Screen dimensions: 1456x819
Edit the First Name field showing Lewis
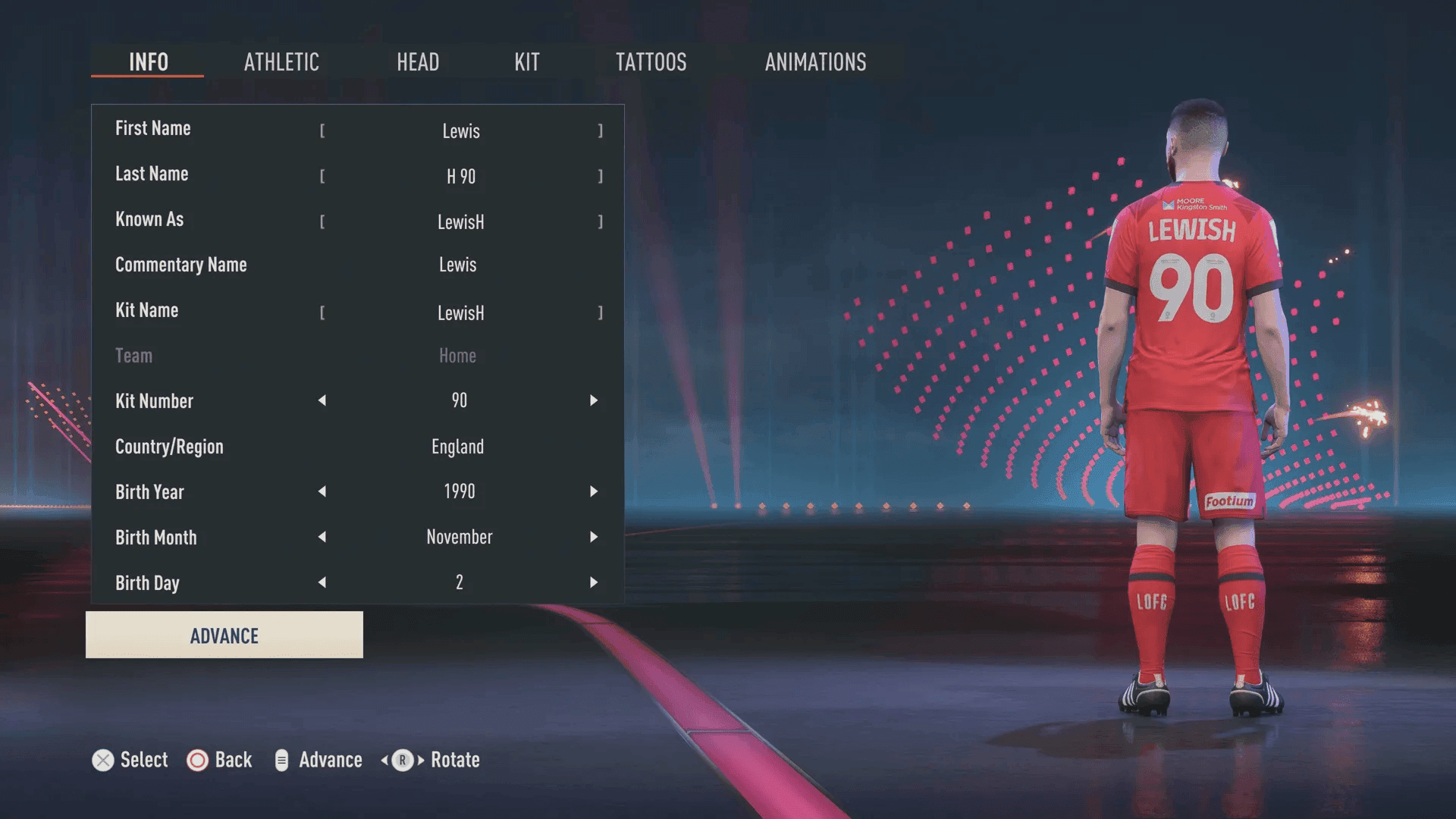point(460,130)
